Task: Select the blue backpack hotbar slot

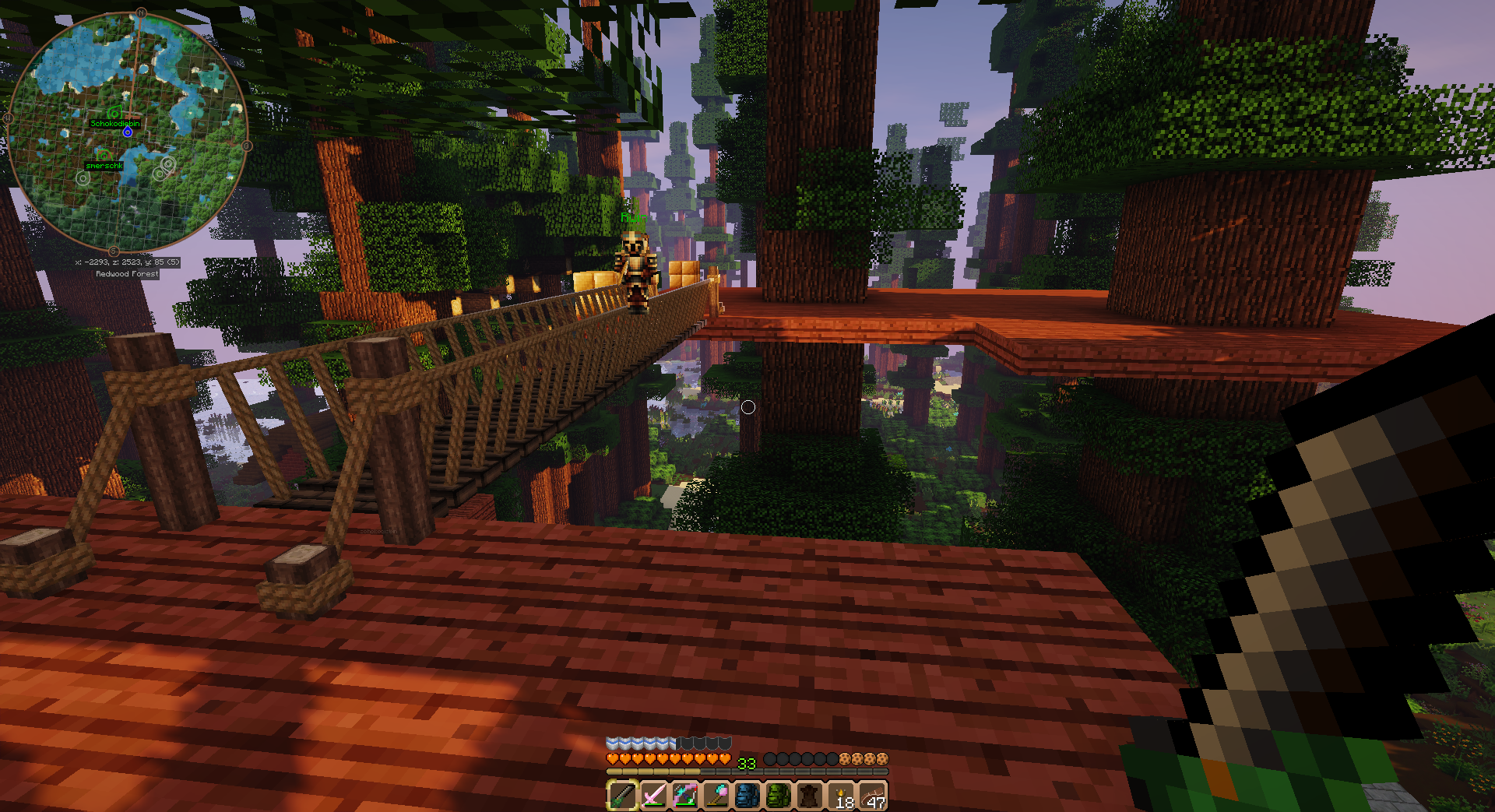Action: [x=747, y=796]
